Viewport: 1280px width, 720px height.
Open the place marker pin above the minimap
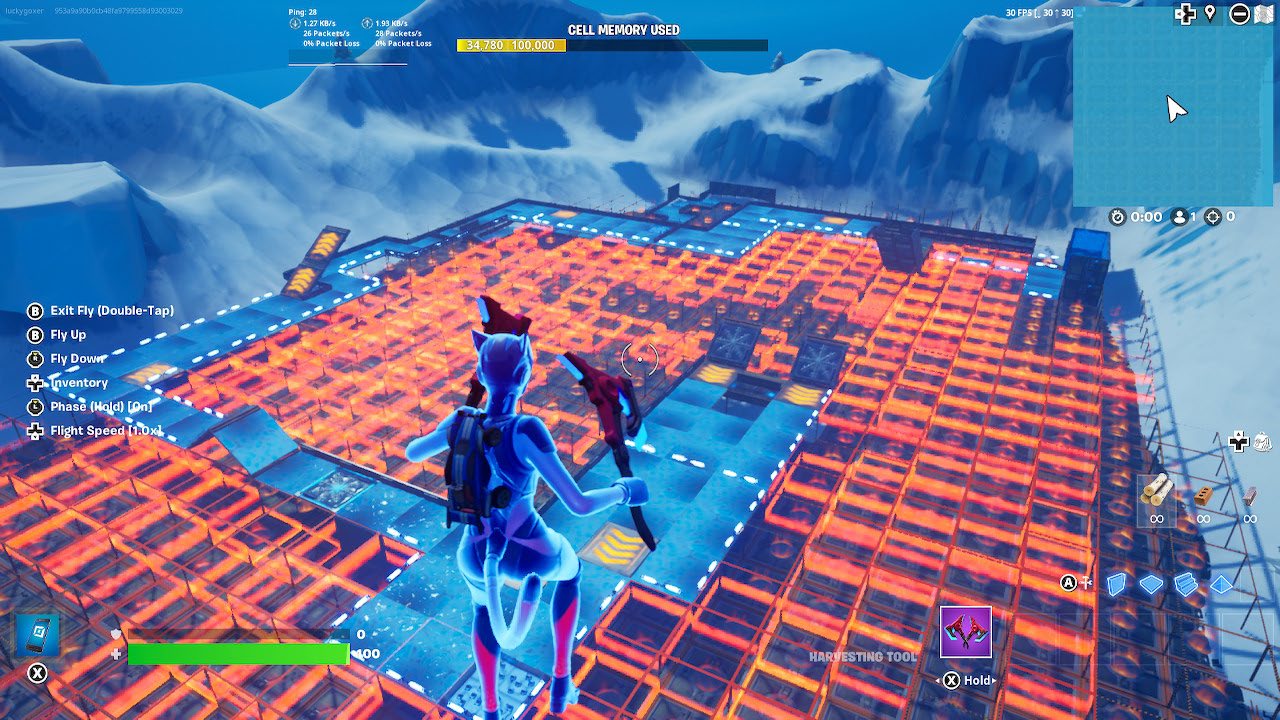click(x=1210, y=14)
